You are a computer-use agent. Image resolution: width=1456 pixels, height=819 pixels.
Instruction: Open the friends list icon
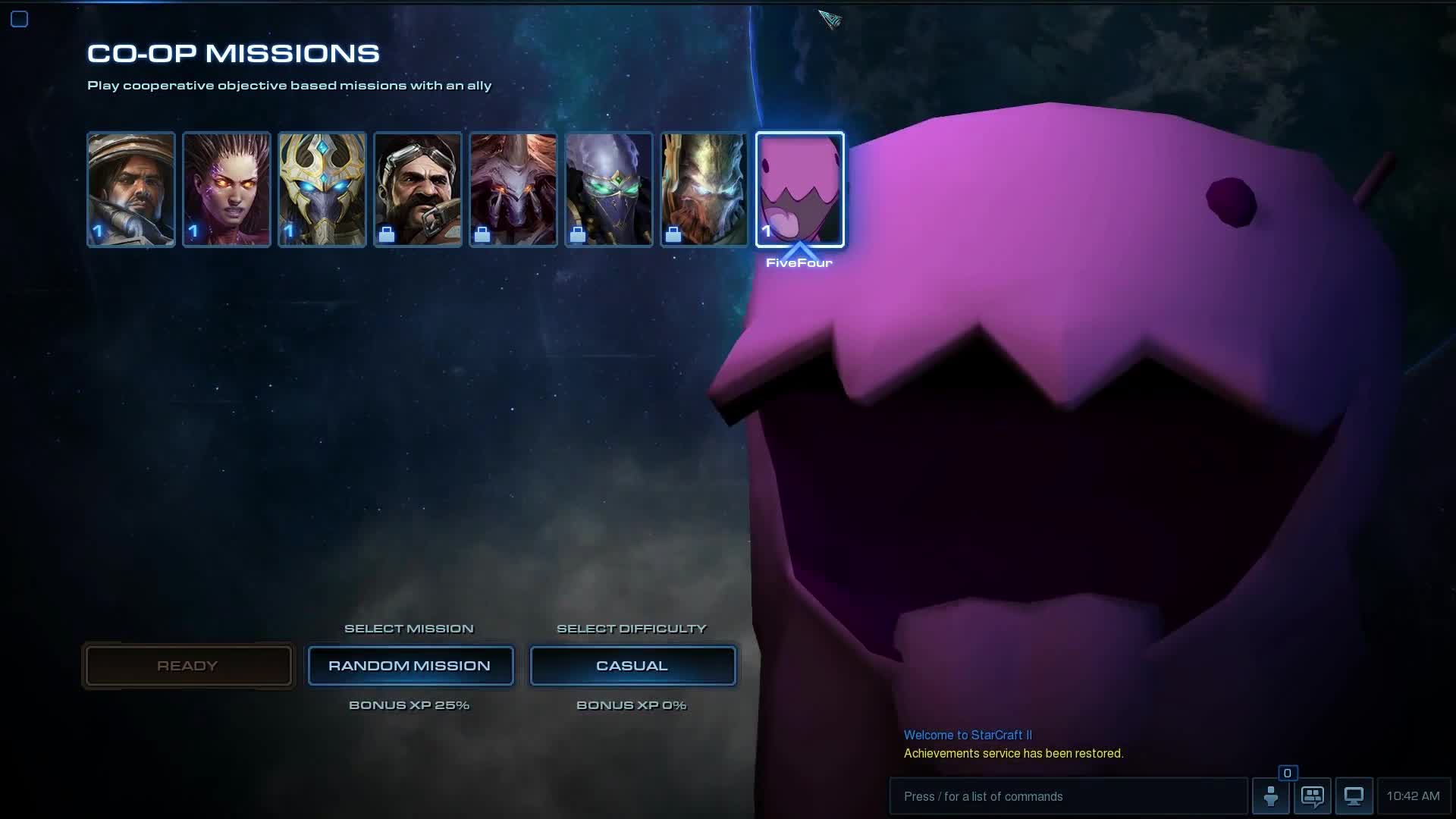click(x=1271, y=796)
